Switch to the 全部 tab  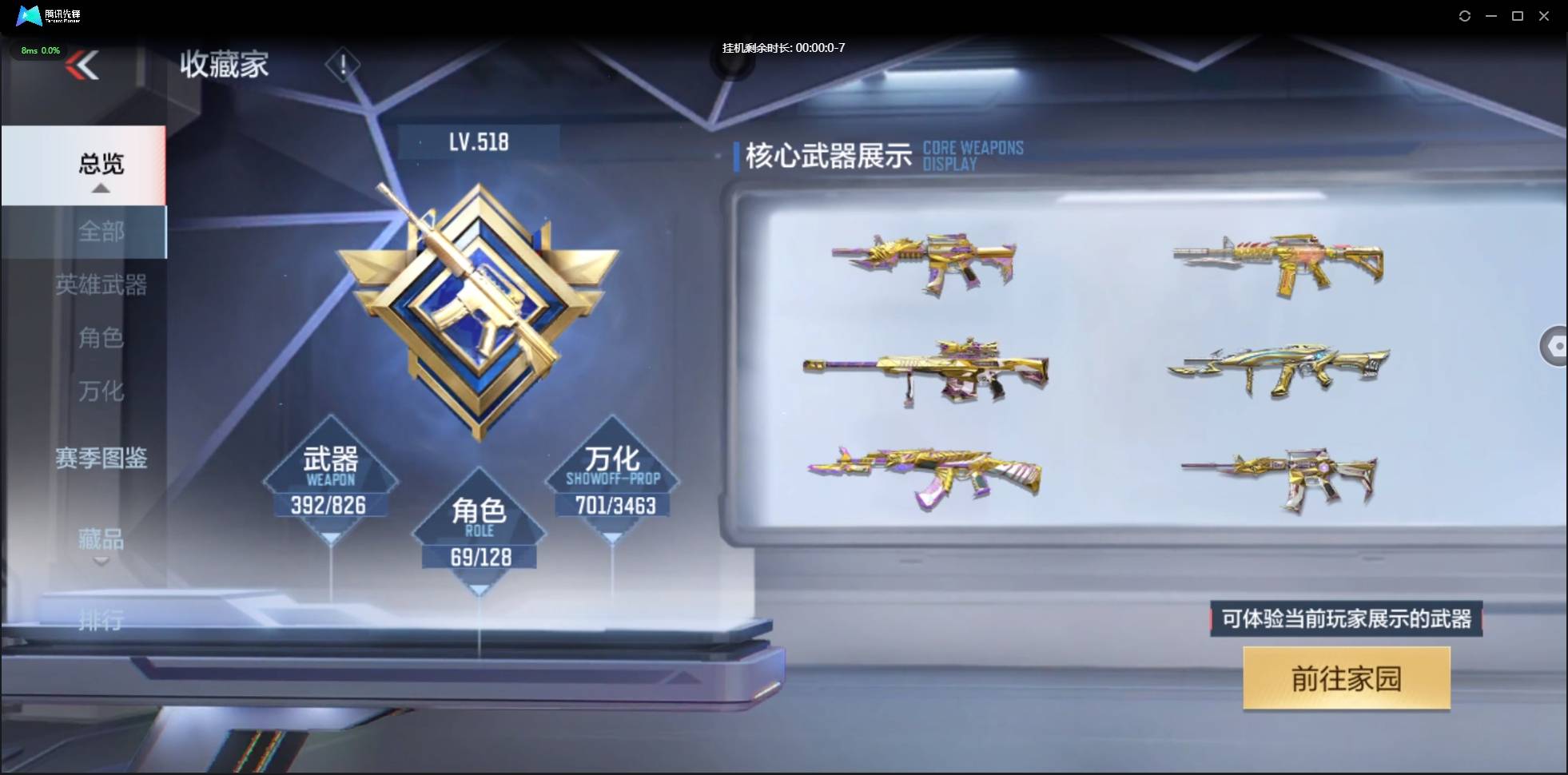click(x=101, y=232)
